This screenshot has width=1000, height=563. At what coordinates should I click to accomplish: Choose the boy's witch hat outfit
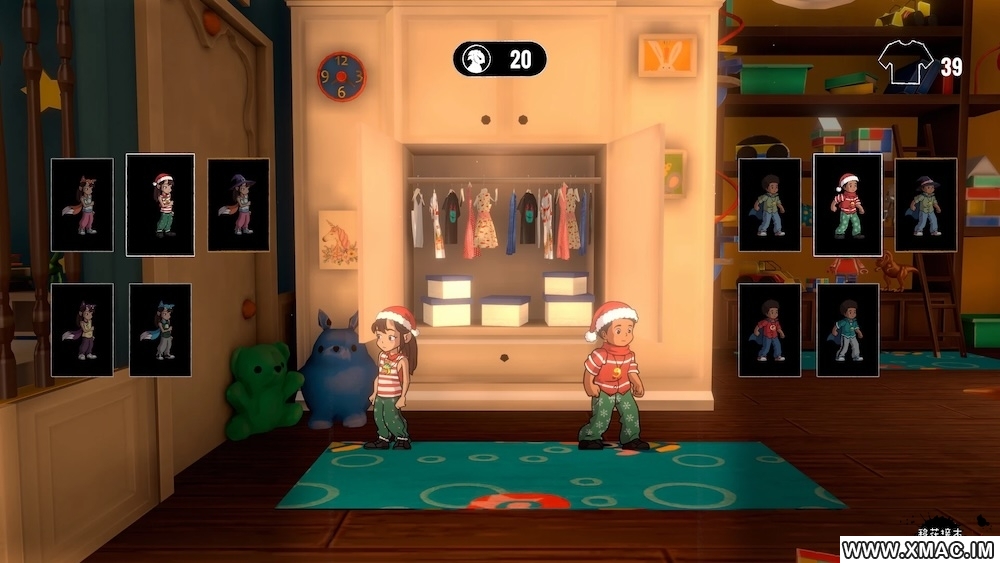pyautogui.click(x=926, y=204)
